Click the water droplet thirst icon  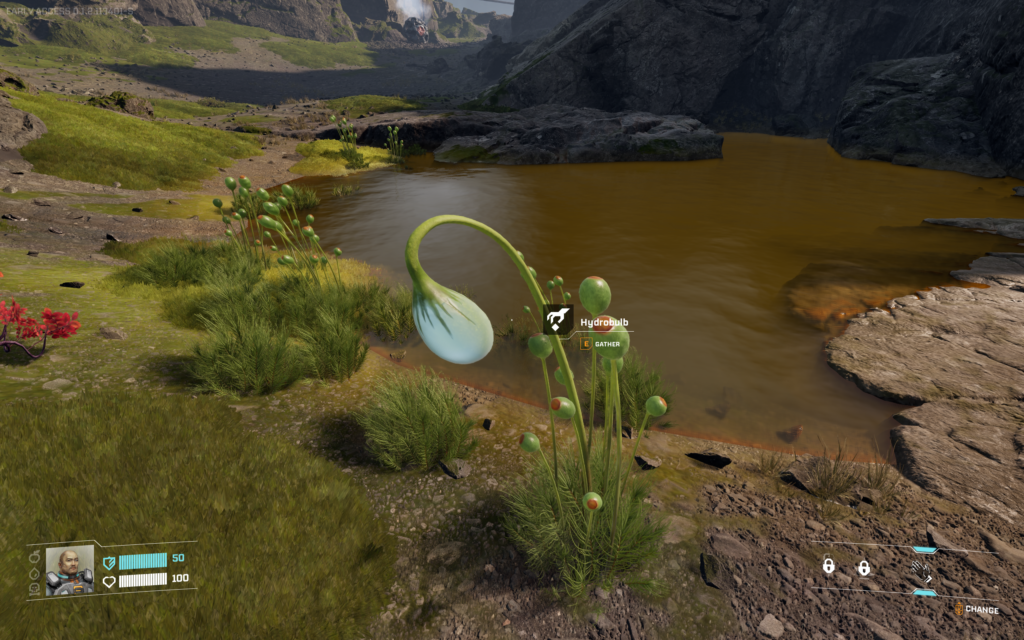click(x=34, y=574)
